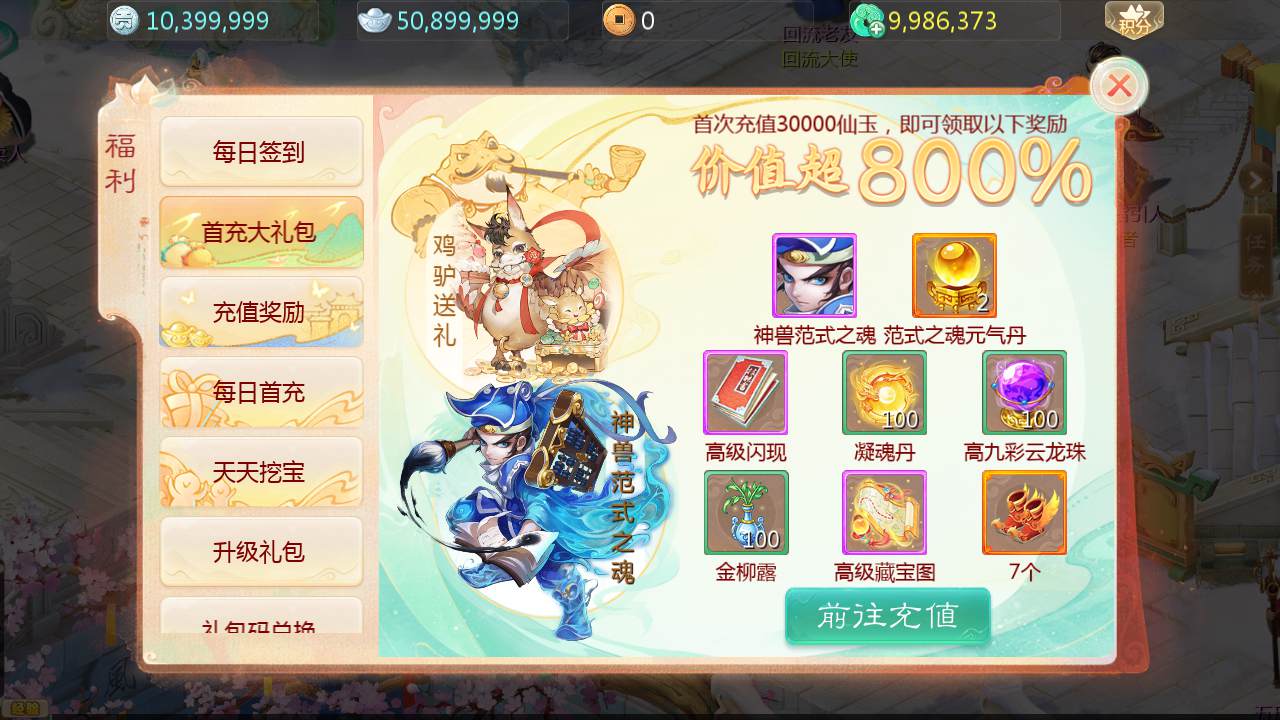The image size is (1280, 720).
Task: Select the 神兽范式之魂 reward icon
Action: click(814, 275)
